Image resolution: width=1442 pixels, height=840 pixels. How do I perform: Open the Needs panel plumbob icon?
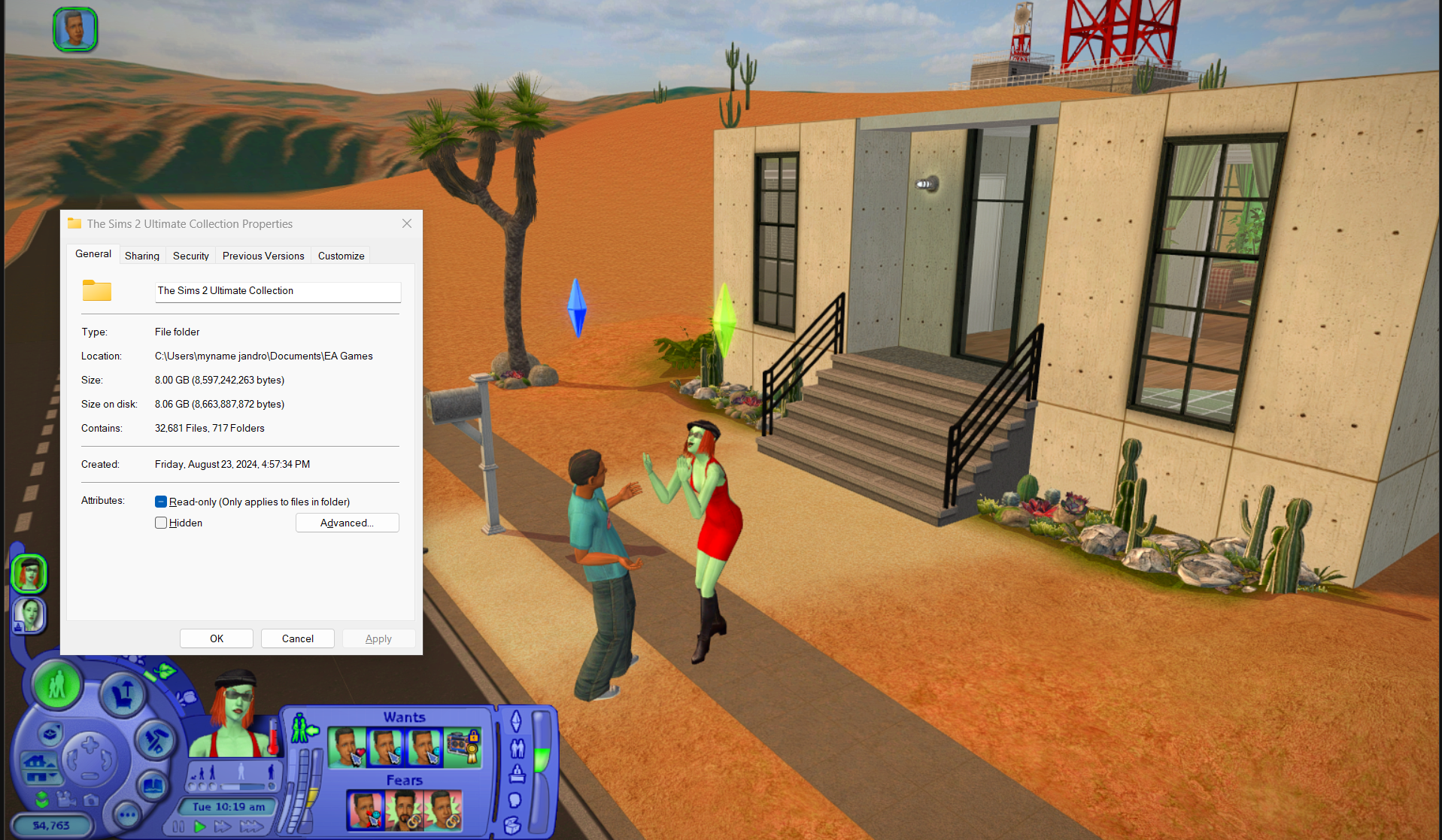[516, 720]
